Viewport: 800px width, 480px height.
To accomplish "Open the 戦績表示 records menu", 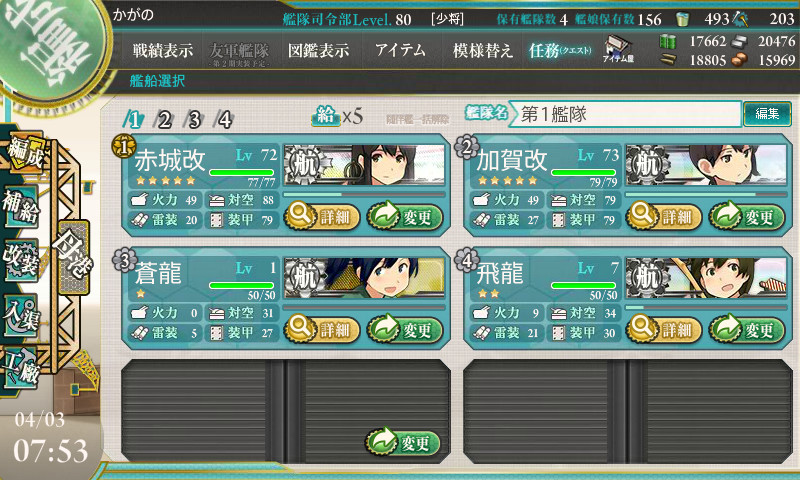I will pyautogui.click(x=162, y=50).
